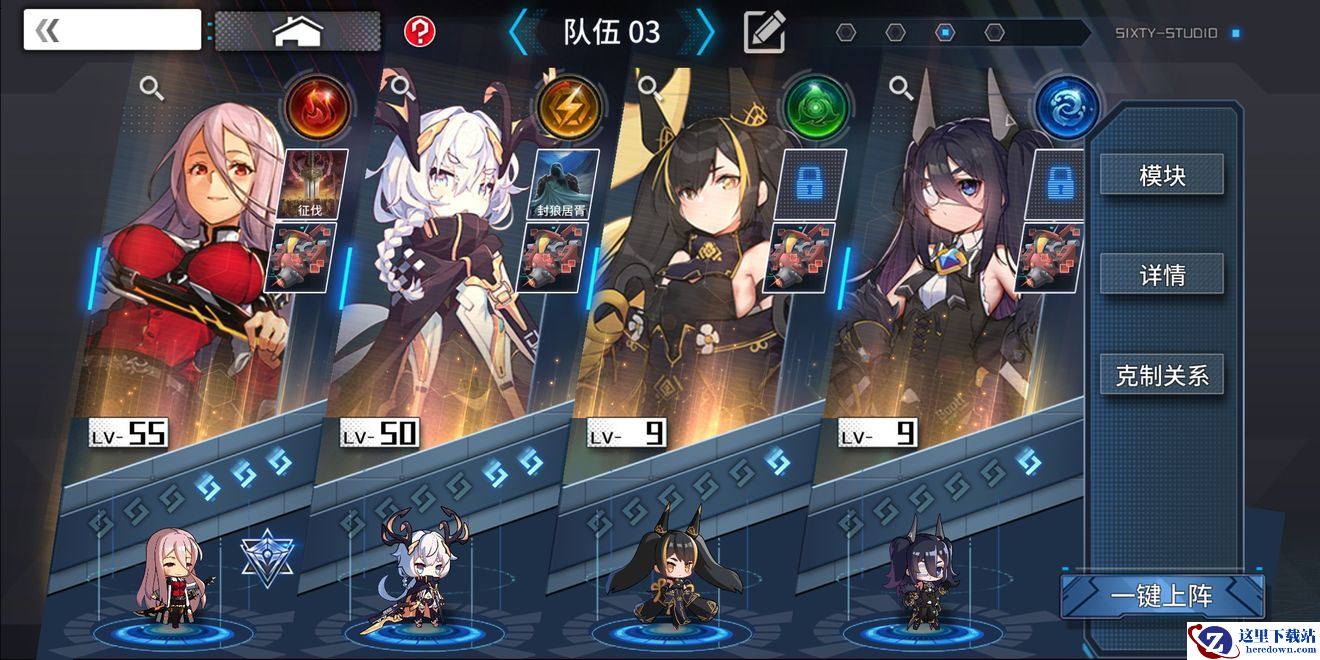
Task: Select the blue water element icon
Action: tap(1067, 107)
